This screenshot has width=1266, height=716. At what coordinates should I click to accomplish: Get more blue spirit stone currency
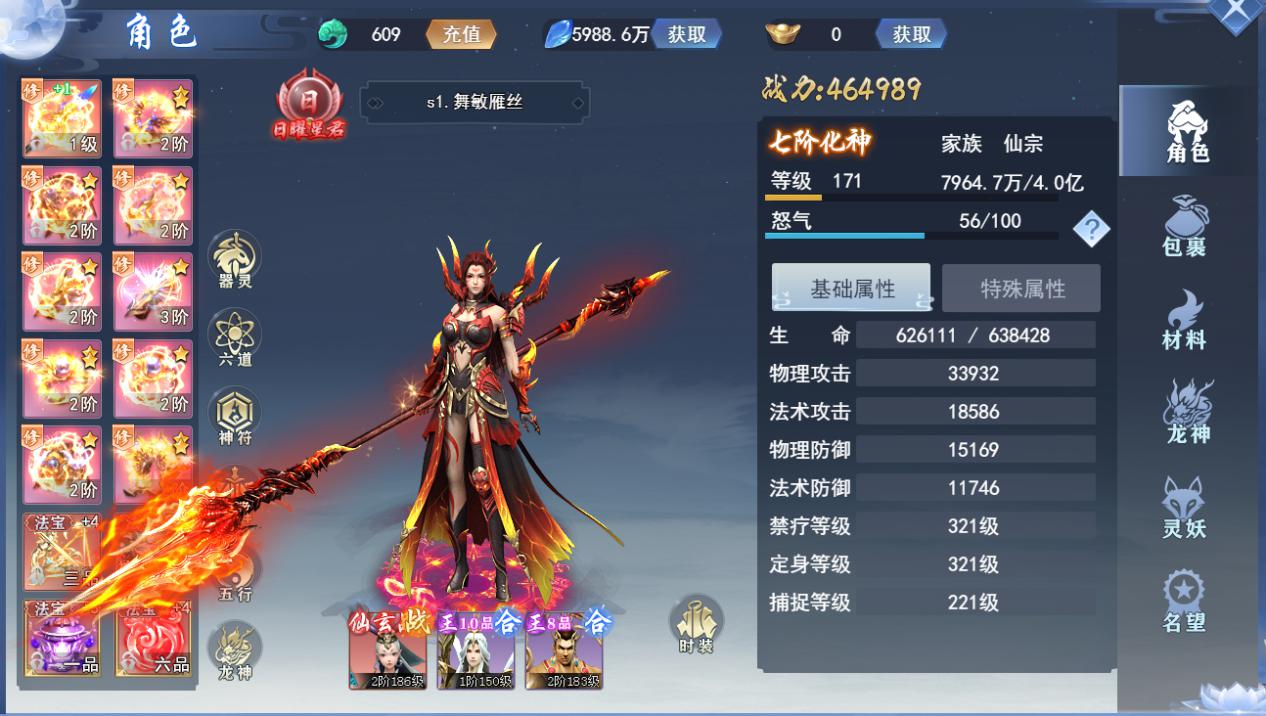point(687,34)
